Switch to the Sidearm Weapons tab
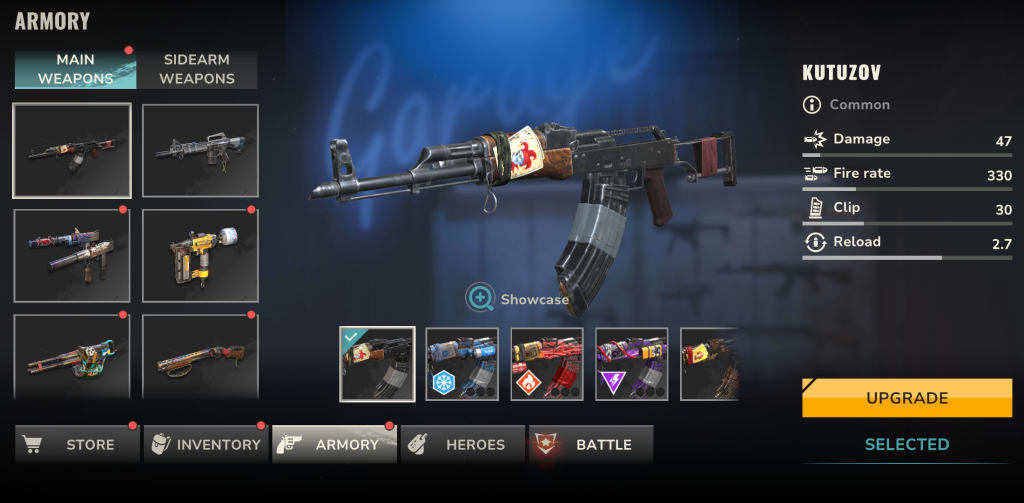The width and height of the screenshot is (1024, 503). point(197,70)
